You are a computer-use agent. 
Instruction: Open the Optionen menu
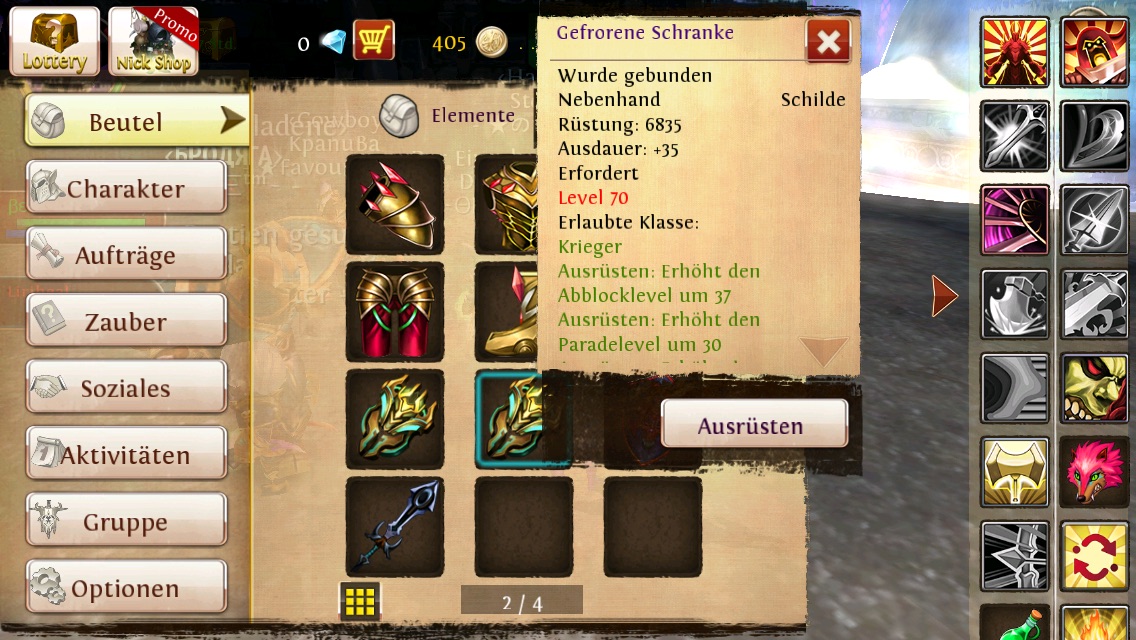[x=126, y=588]
